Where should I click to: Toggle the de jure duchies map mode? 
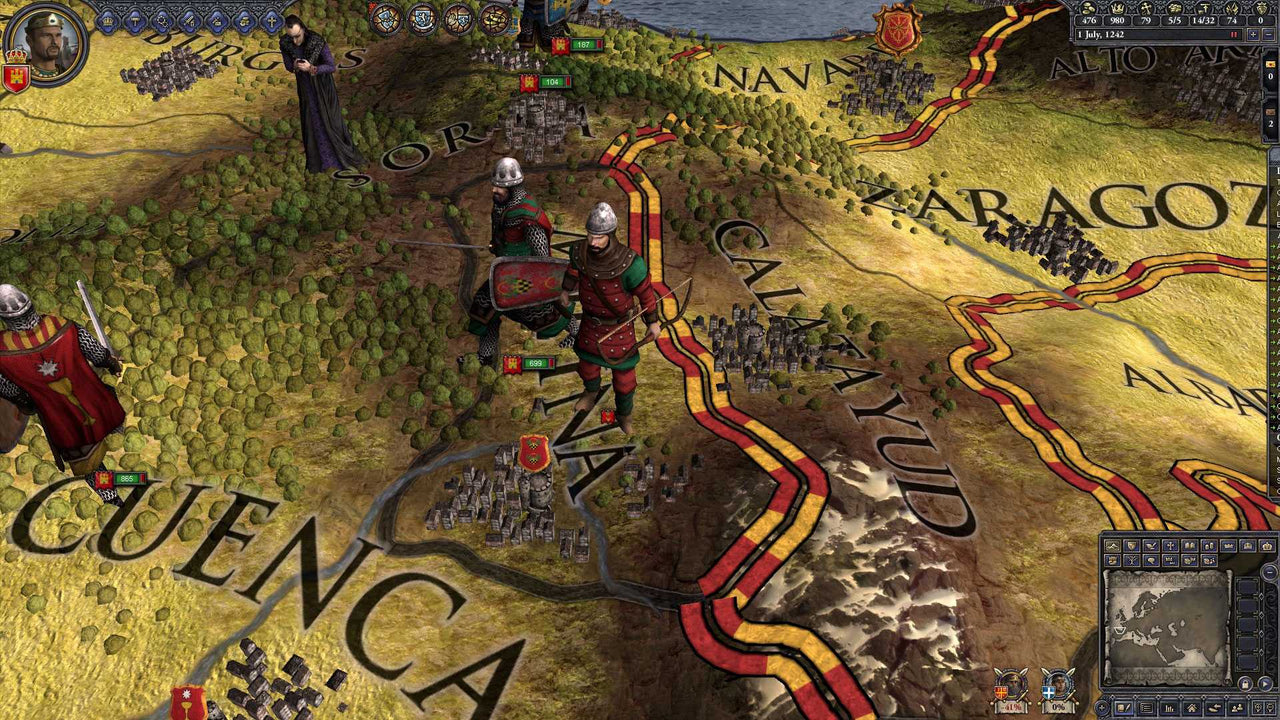1229,545
